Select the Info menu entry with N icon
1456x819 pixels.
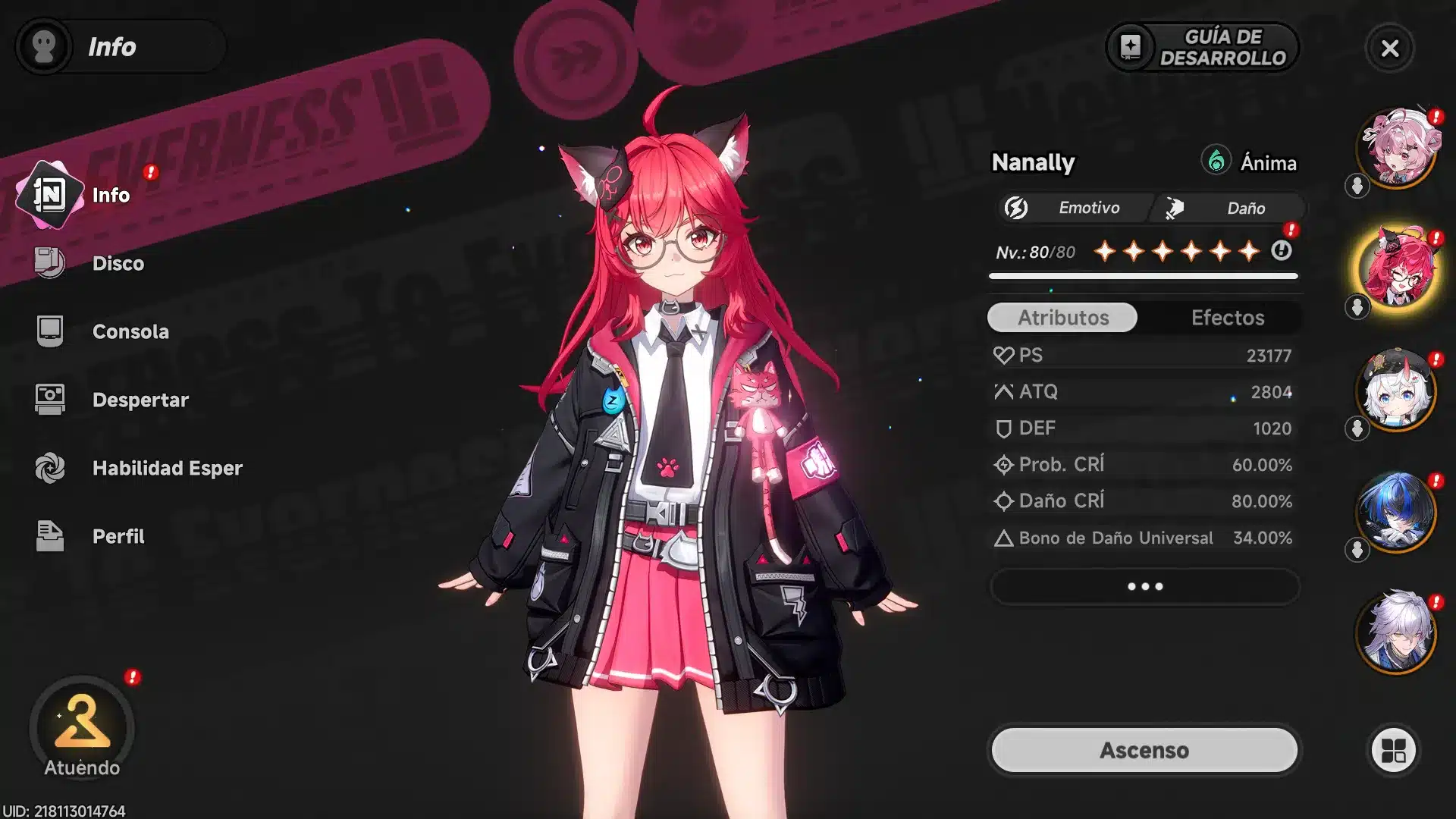pyautogui.click(x=110, y=195)
